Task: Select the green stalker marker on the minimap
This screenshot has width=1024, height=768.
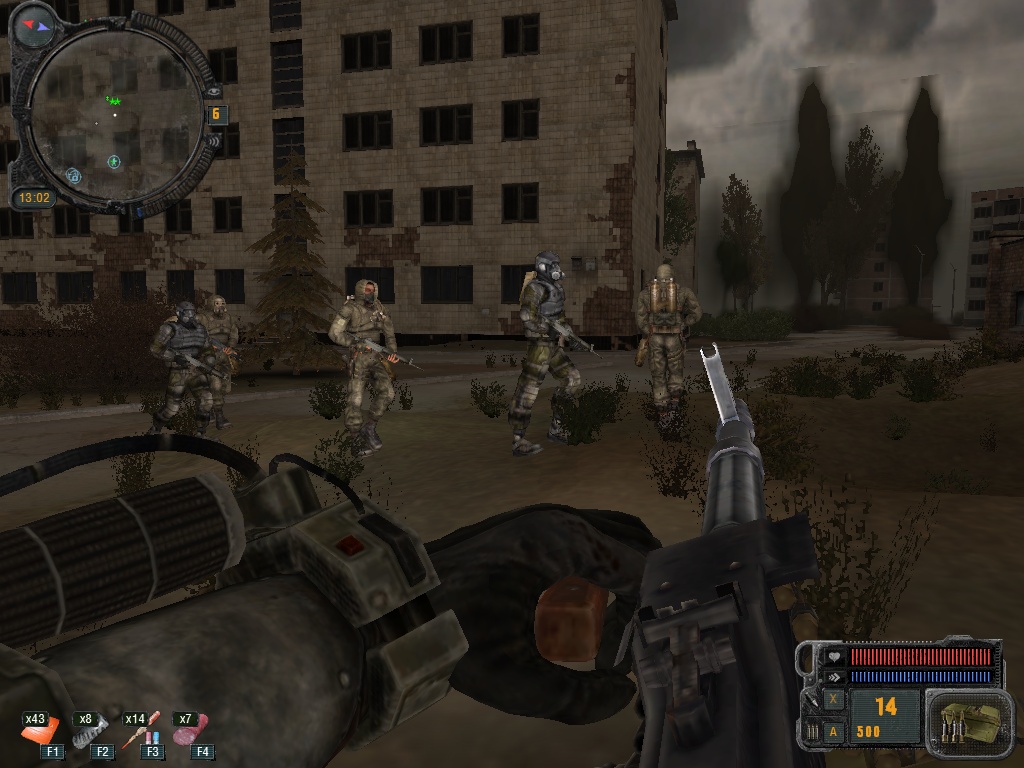Action: point(113,101)
